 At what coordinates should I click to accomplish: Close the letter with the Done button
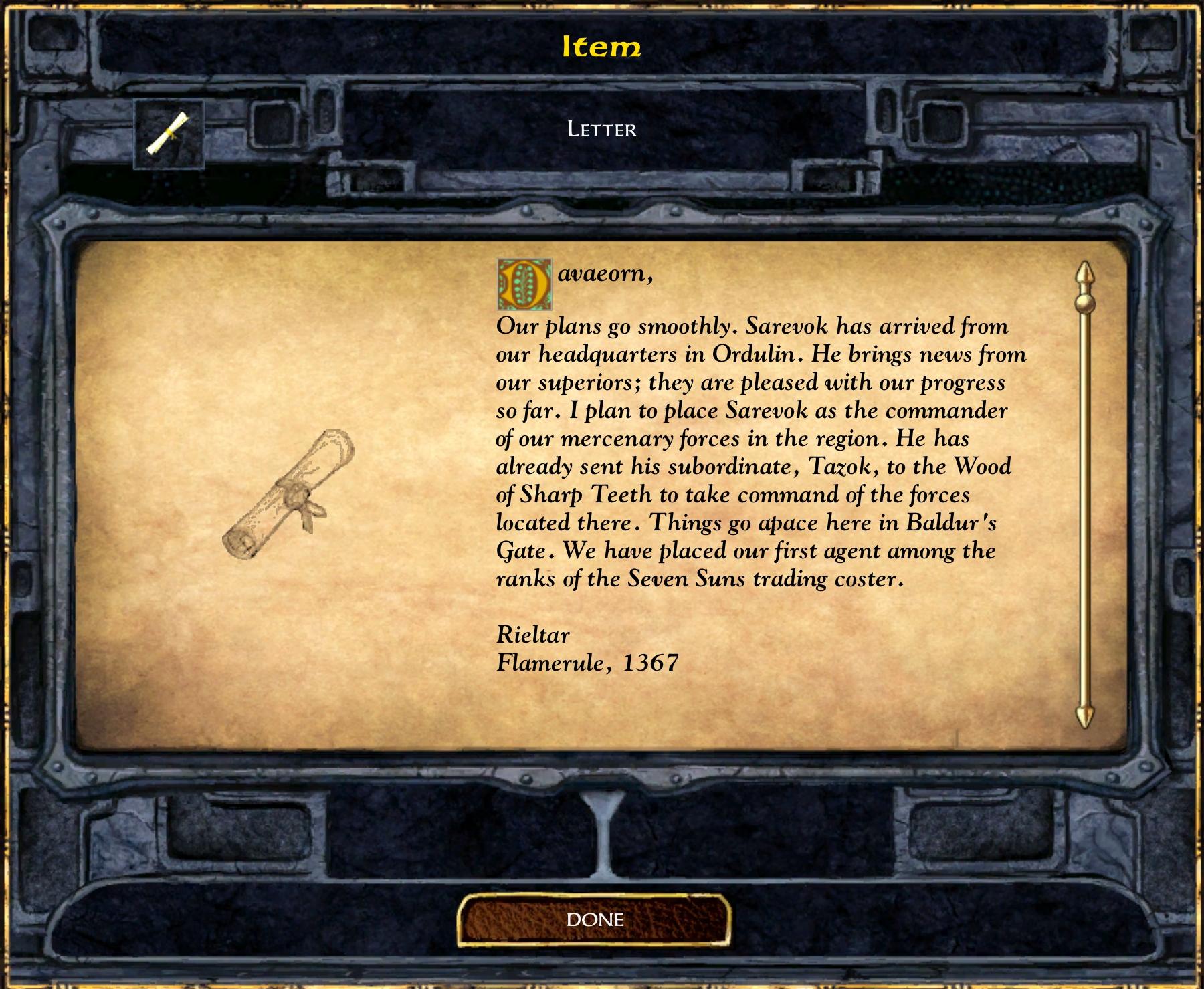(594, 920)
